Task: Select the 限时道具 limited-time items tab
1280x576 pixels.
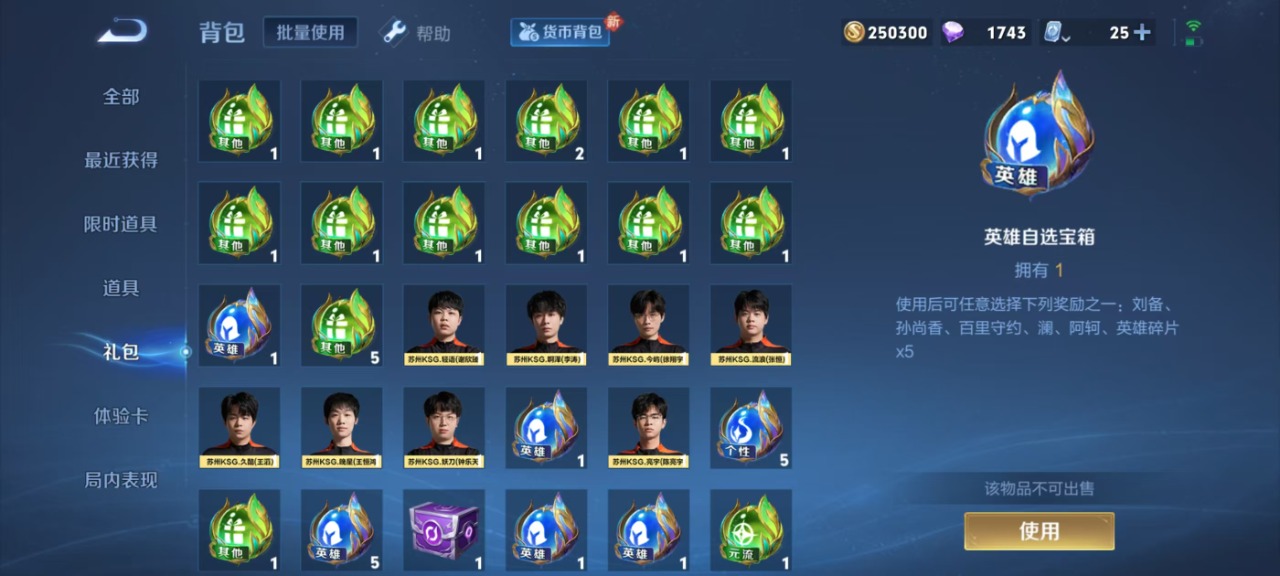Action: (121, 224)
